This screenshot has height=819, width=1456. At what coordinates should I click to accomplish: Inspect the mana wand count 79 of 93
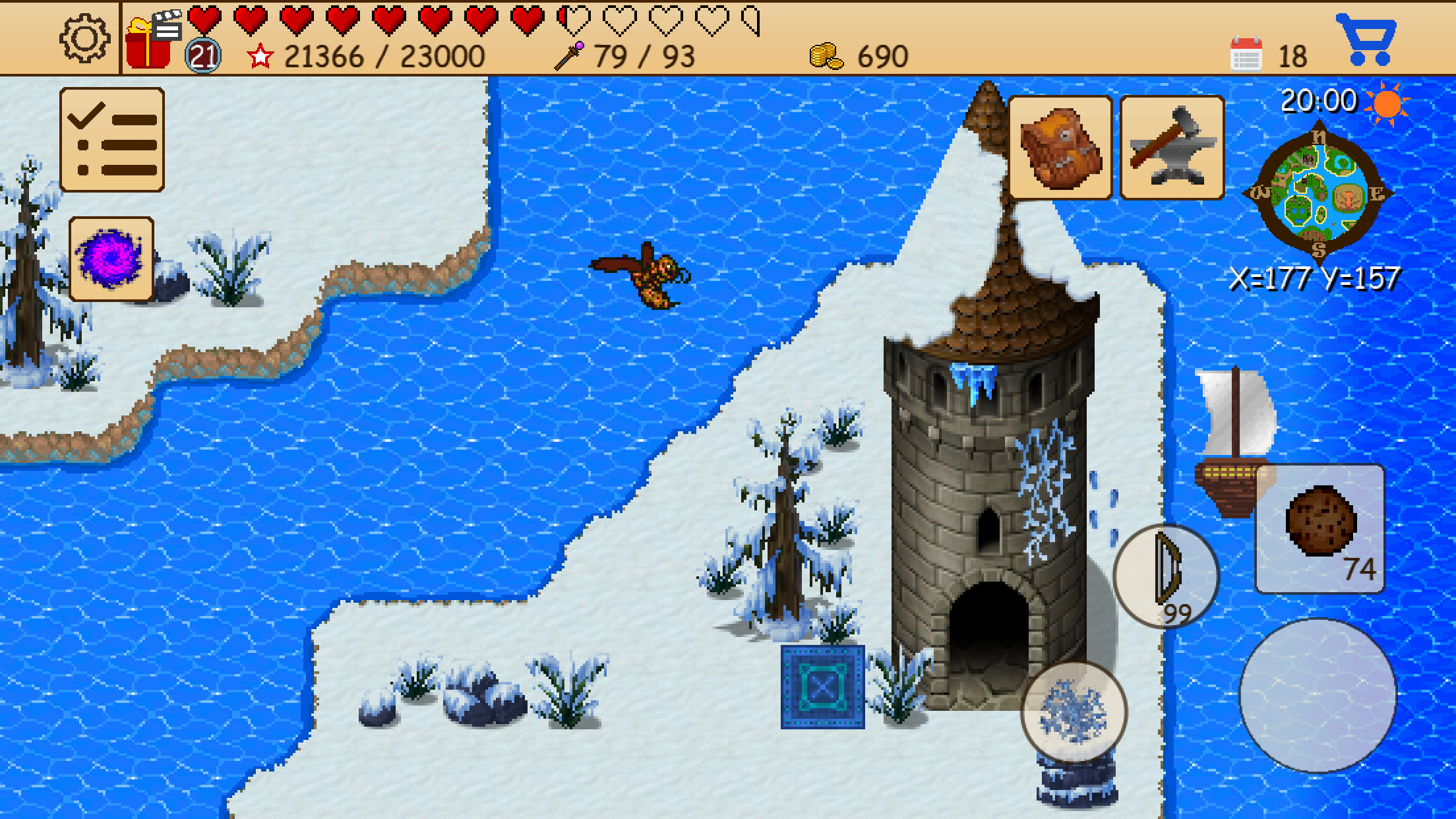[x=633, y=55]
